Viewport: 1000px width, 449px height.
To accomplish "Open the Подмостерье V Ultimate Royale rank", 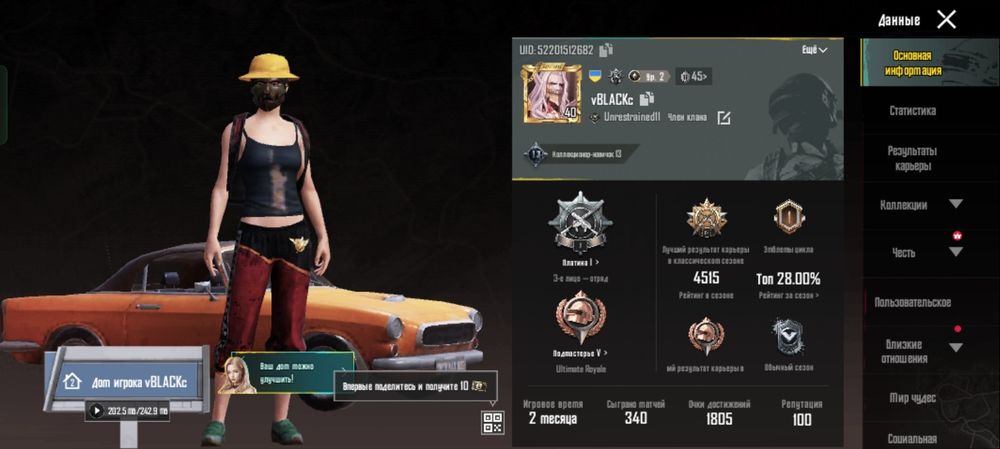I will point(580,320).
